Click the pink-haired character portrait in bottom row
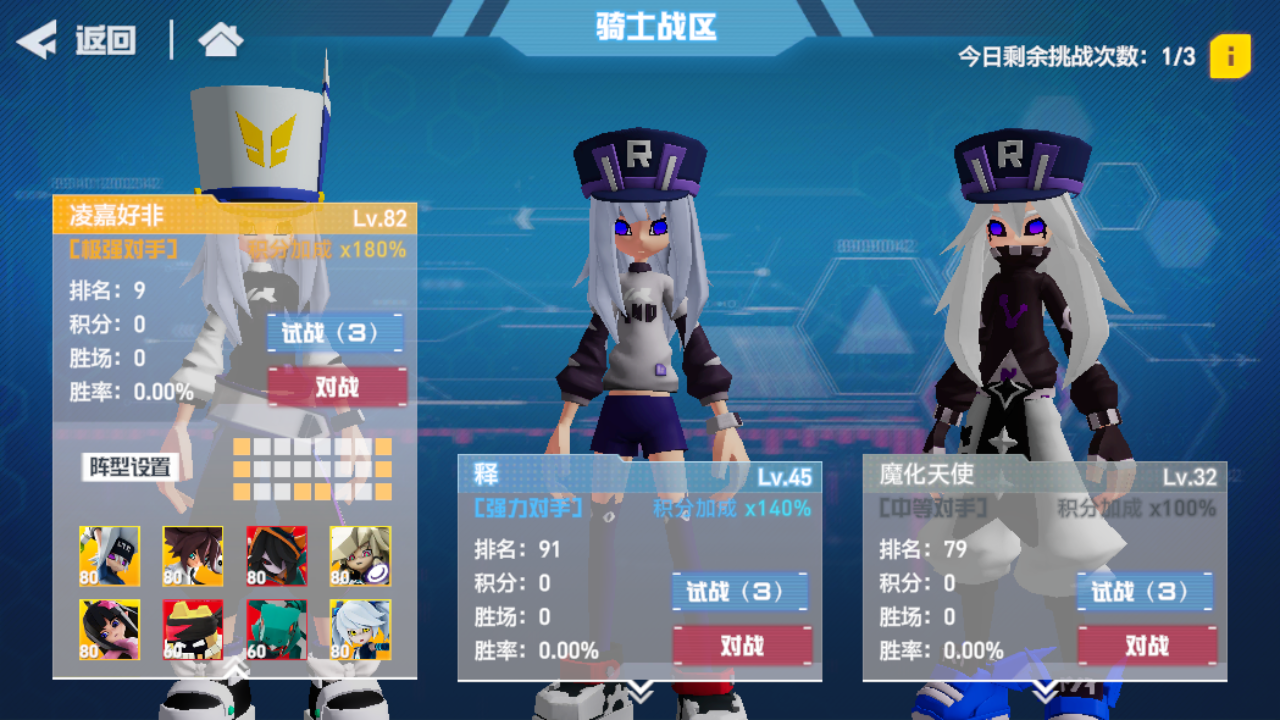The width and height of the screenshot is (1280, 720). click(x=109, y=628)
